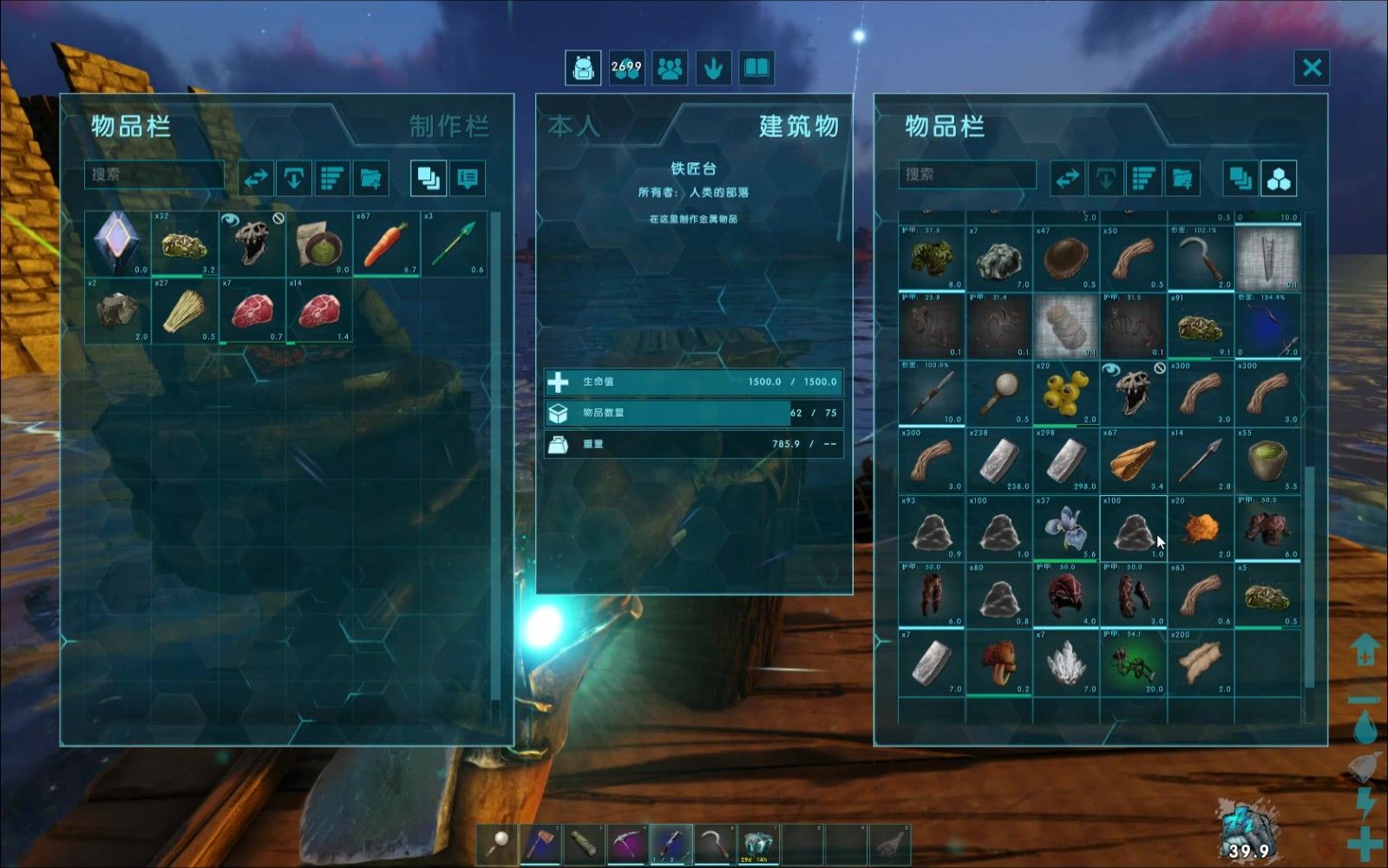Select the x20 yellow berries stack
This screenshot has width=1388, height=868.
(x=1066, y=394)
